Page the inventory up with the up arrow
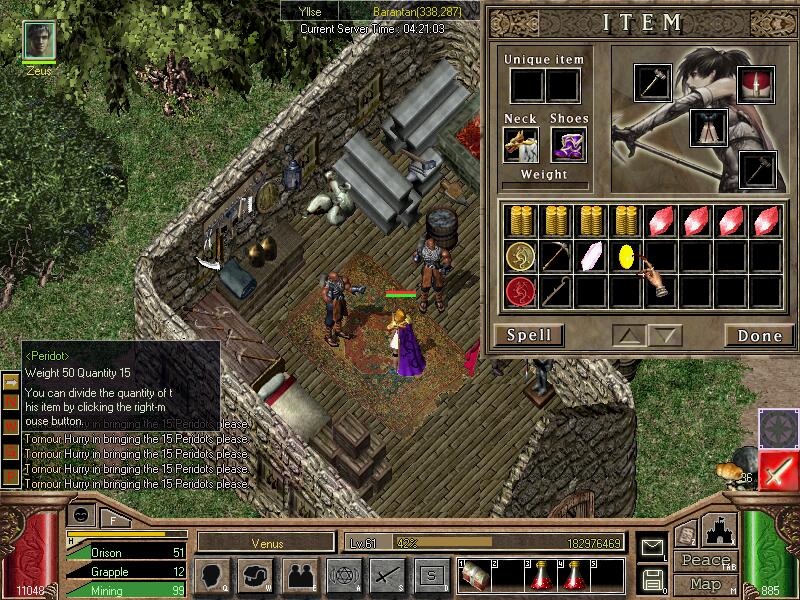The image size is (800, 600). pyautogui.click(x=629, y=335)
